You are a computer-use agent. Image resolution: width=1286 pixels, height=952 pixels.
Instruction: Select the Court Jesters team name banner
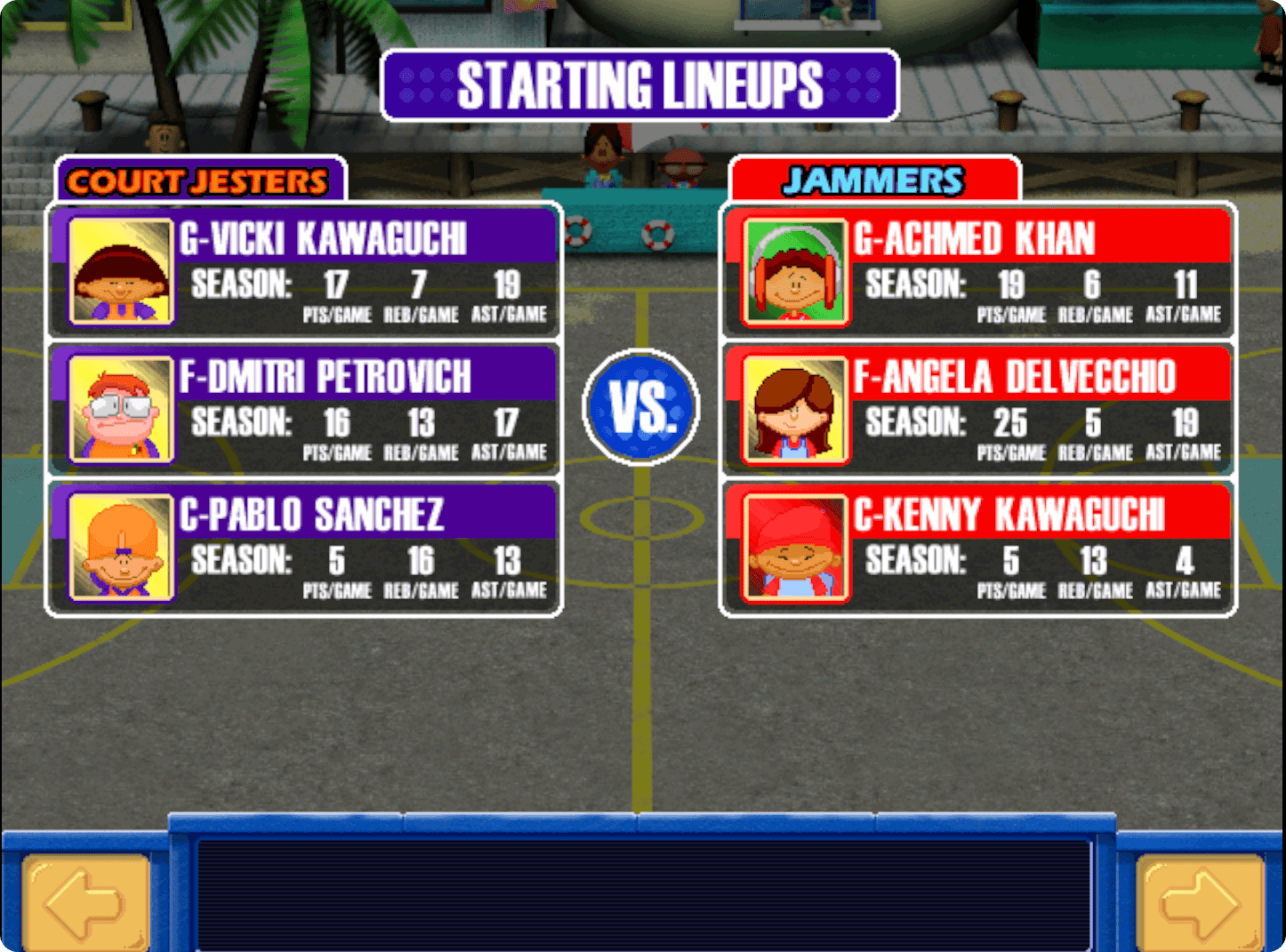[x=197, y=180]
